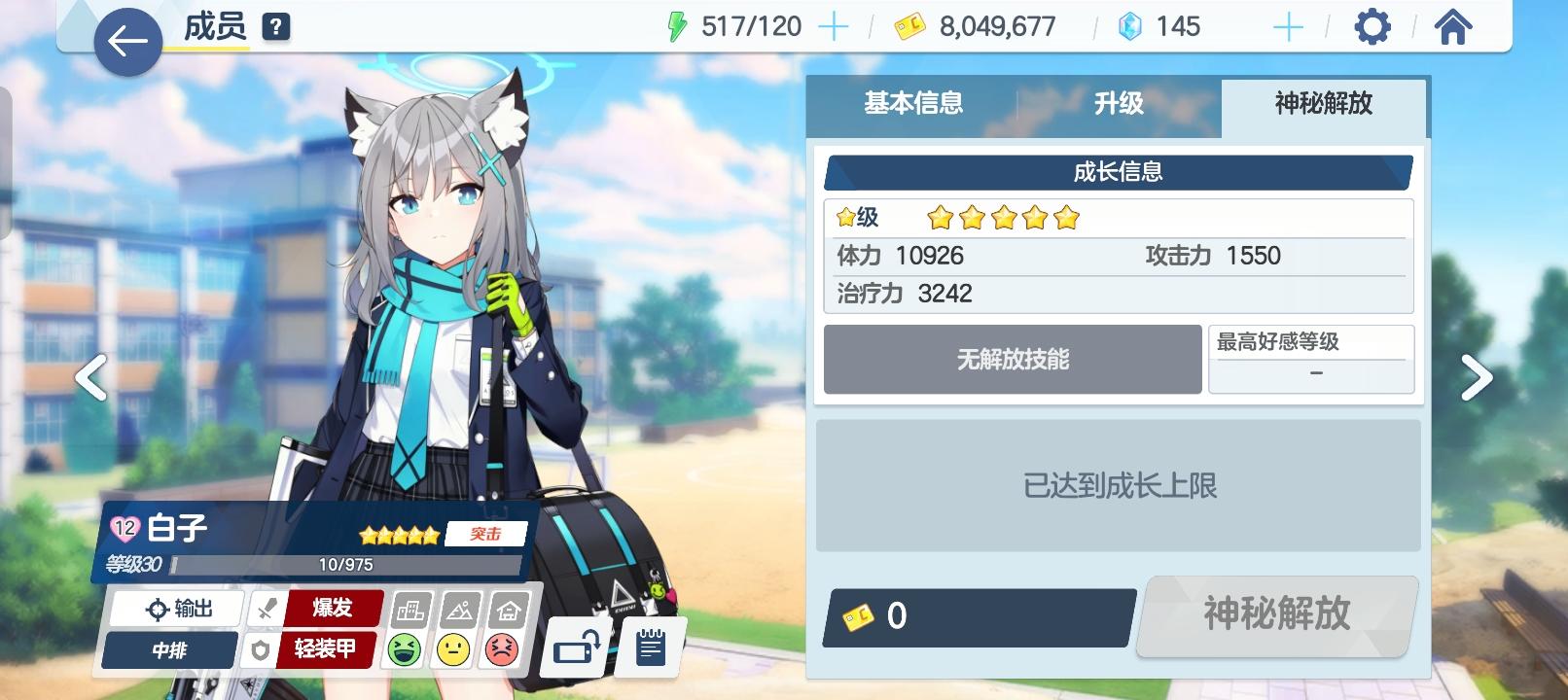
Task: Tap the AP lightning bolt icon
Action: tap(678, 25)
